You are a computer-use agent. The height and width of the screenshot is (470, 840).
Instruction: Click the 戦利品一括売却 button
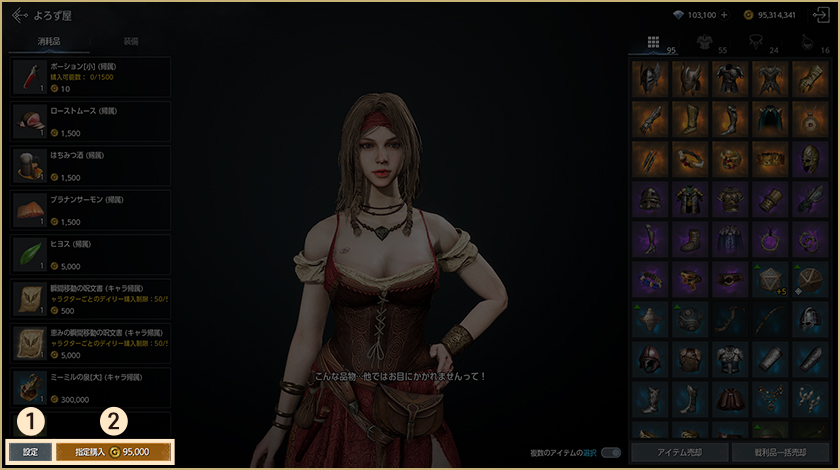coord(780,453)
